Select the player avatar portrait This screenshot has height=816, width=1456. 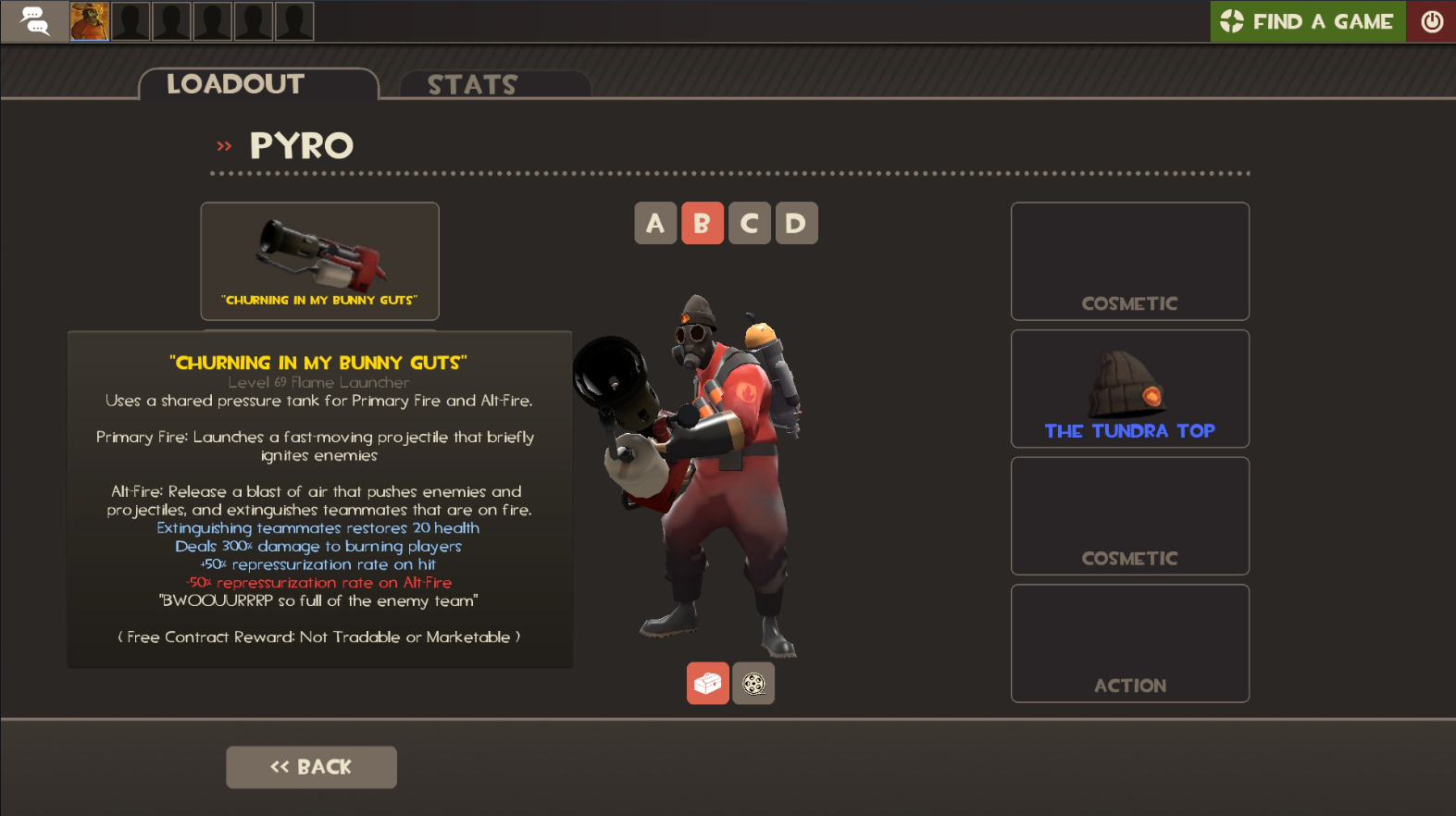tap(90, 21)
